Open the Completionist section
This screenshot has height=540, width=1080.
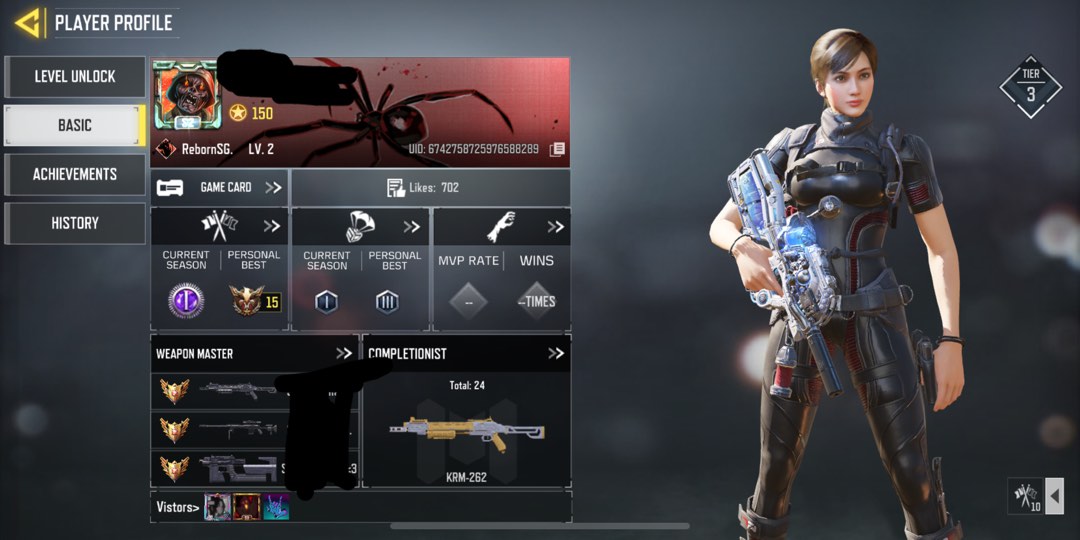tap(555, 353)
